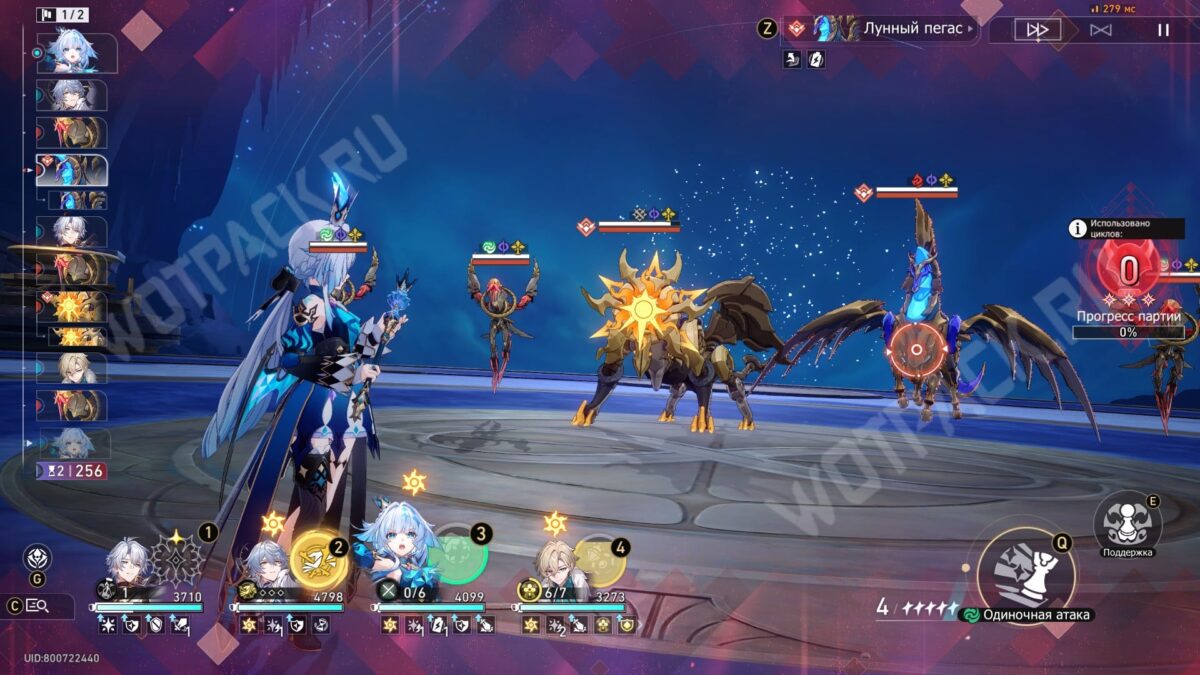Activate the first character's dark ultimate icon

click(x=178, y=560)
